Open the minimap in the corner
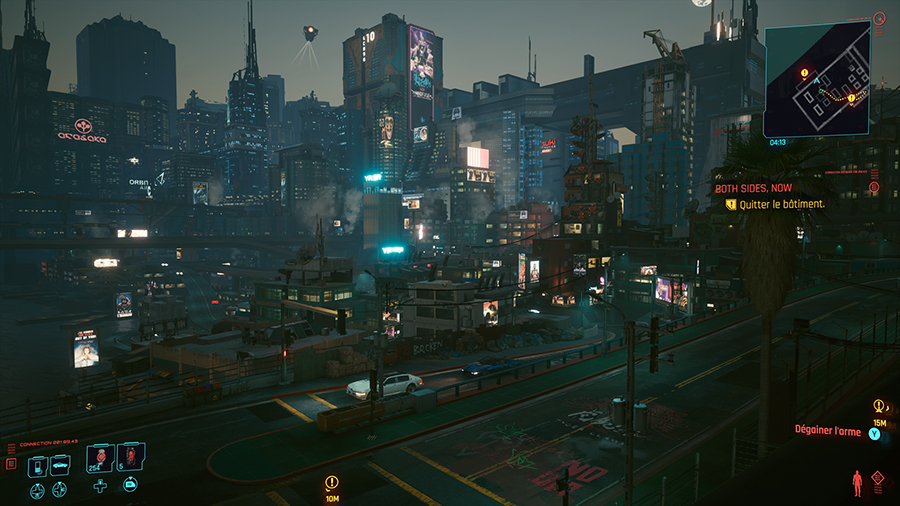 (815, 80)
